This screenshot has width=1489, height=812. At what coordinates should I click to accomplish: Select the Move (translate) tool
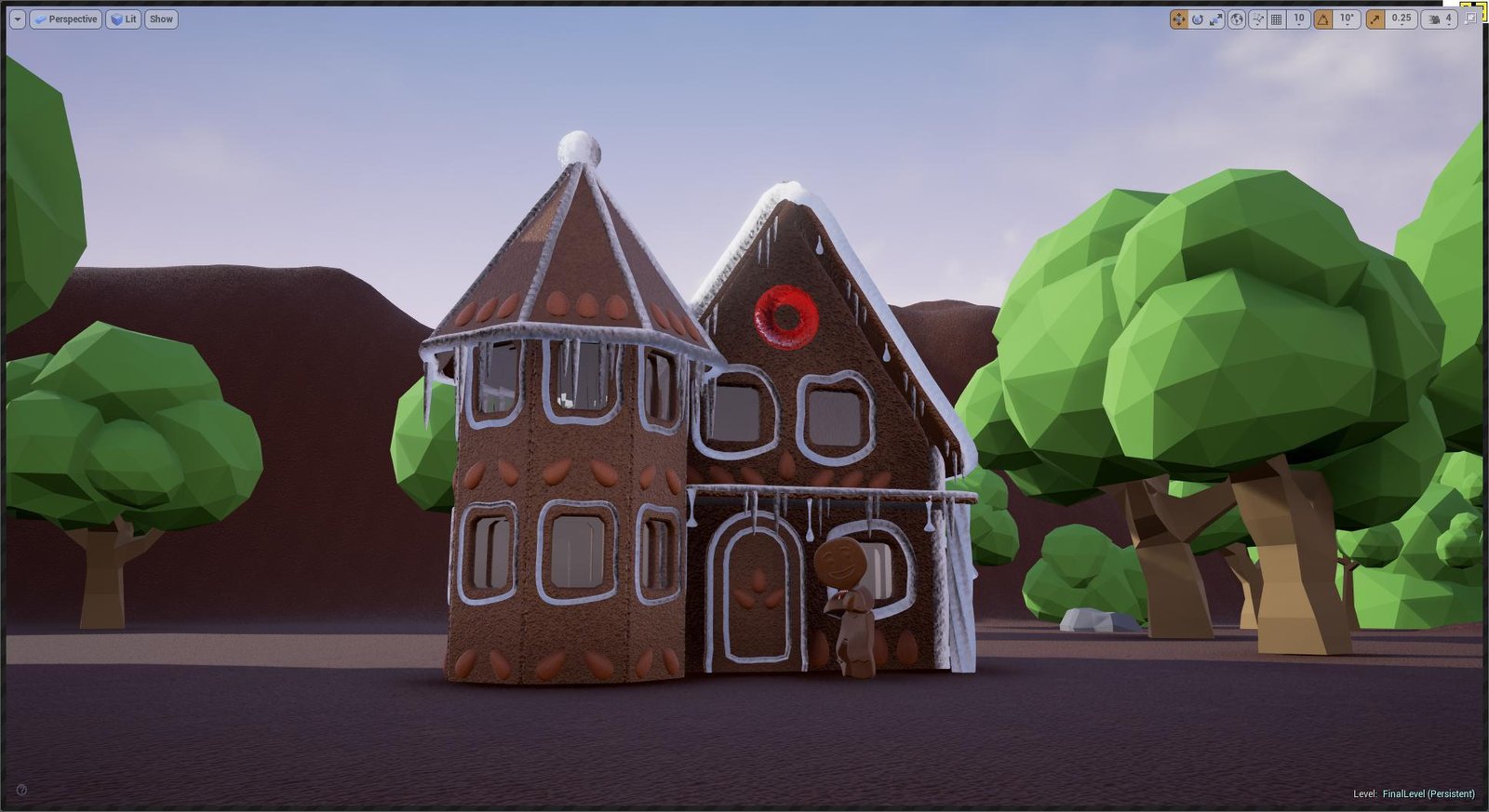(x=1179, y=19)
